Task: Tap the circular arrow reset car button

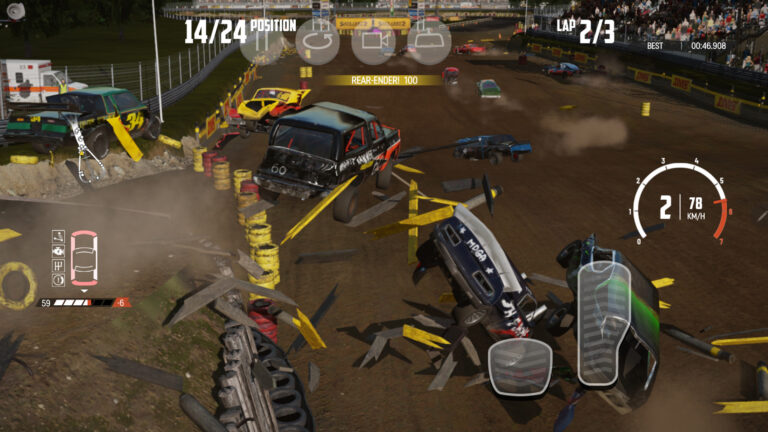Action: [x=319, y=42]
